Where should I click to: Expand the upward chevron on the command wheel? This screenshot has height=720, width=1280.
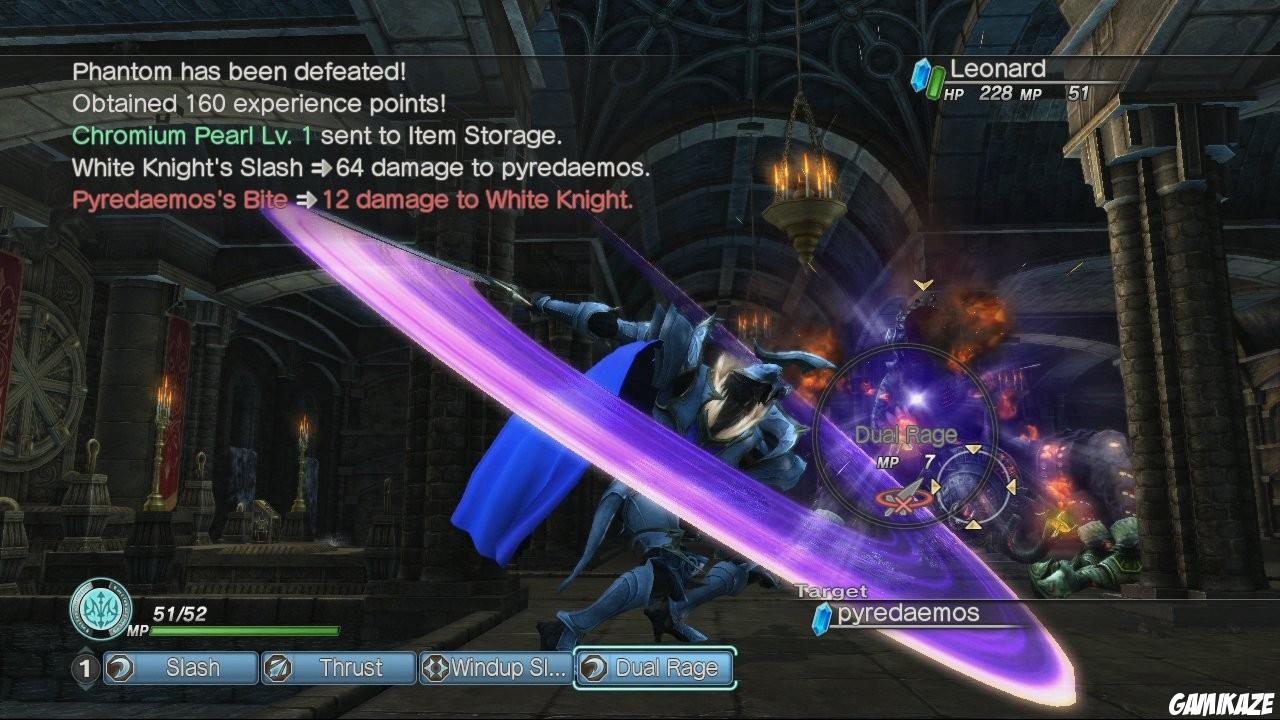(x=973, y=450)
